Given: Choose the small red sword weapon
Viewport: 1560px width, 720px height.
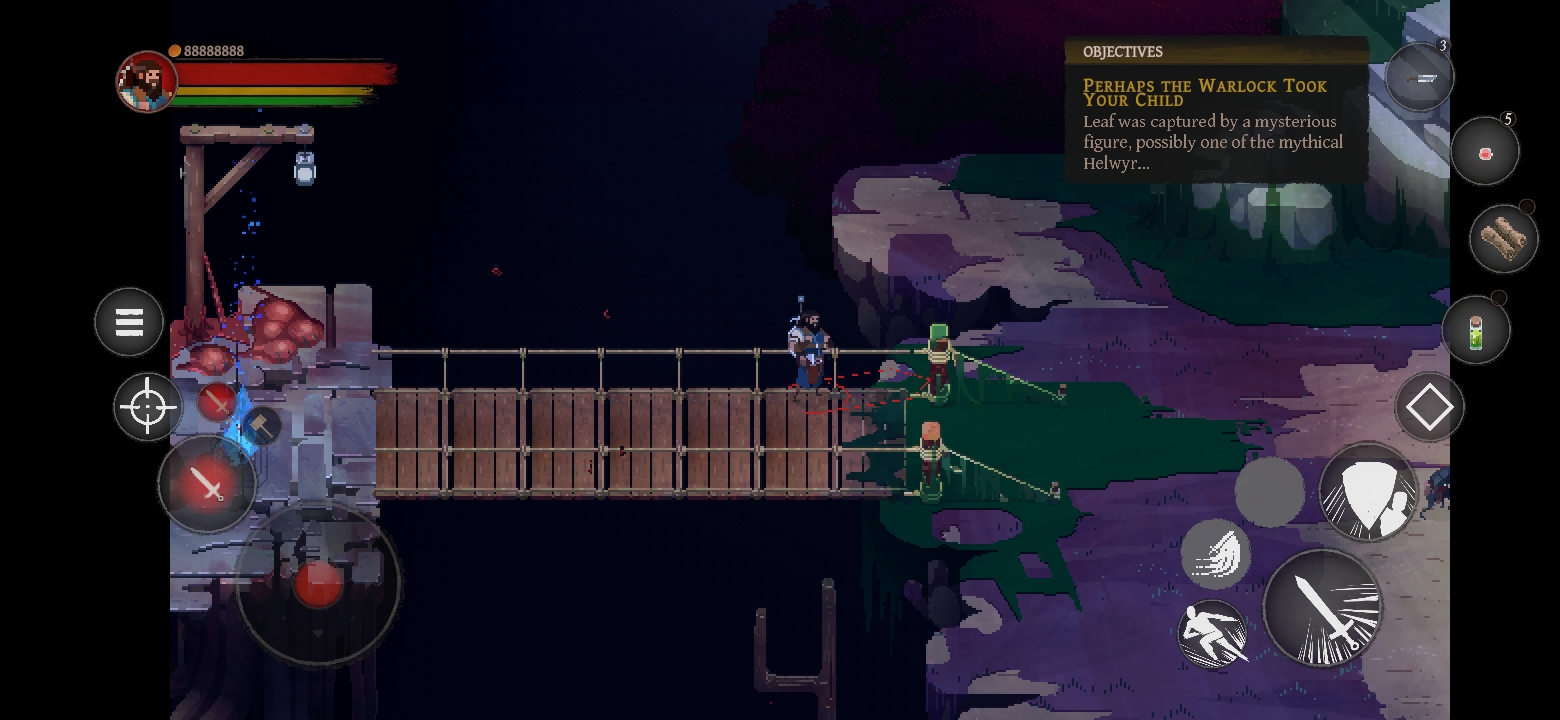Looking at the screenshot, I should pyautogui.click(x=217, y=402).
